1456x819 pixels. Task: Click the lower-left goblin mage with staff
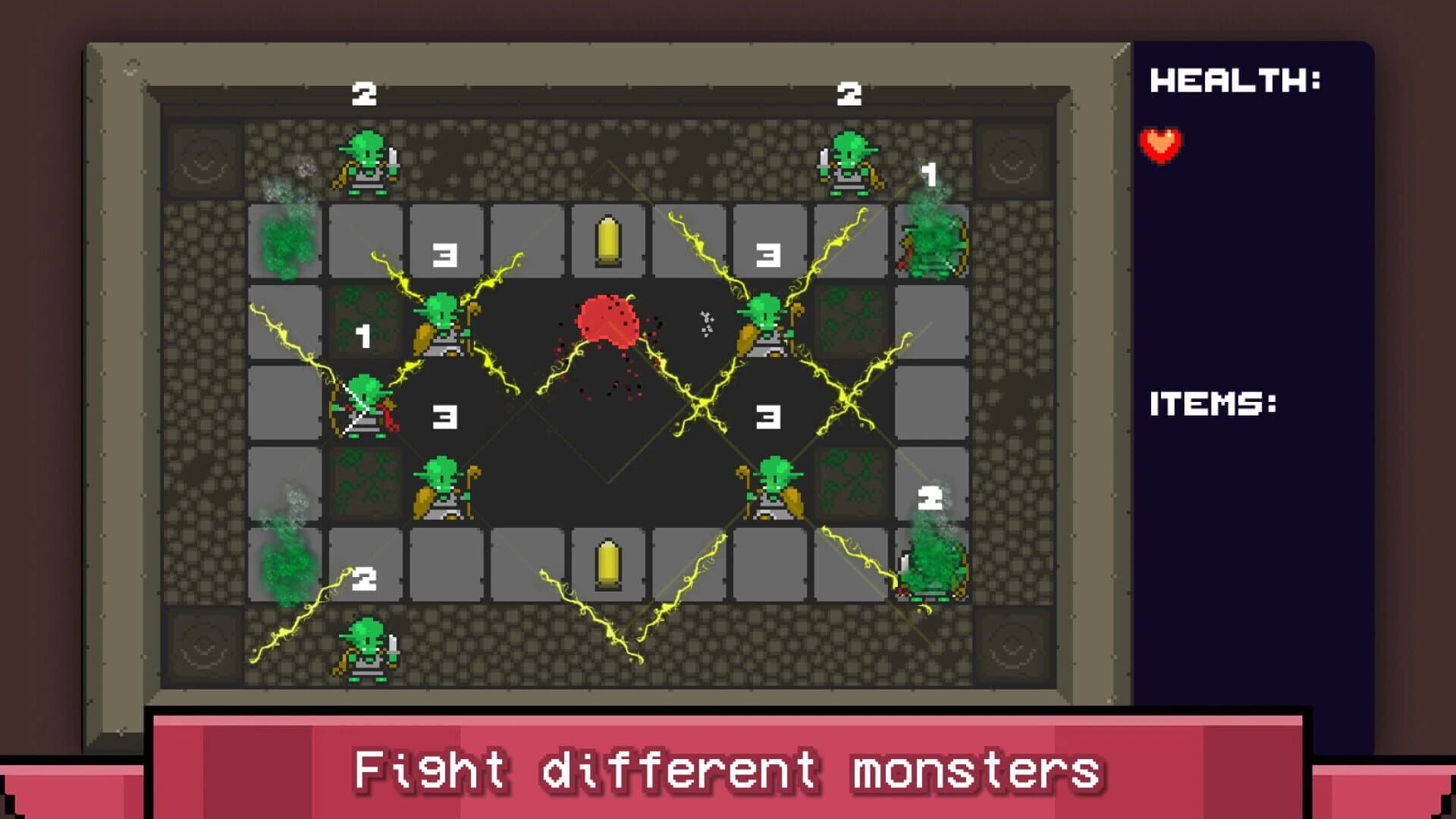pos(444,489)
